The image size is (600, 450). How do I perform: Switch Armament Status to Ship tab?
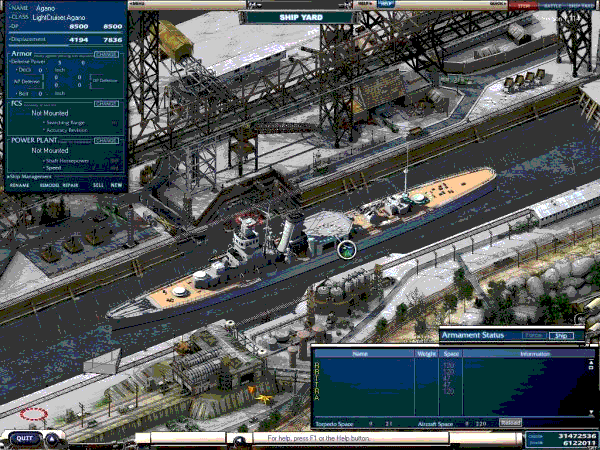(x=561, y=336)
